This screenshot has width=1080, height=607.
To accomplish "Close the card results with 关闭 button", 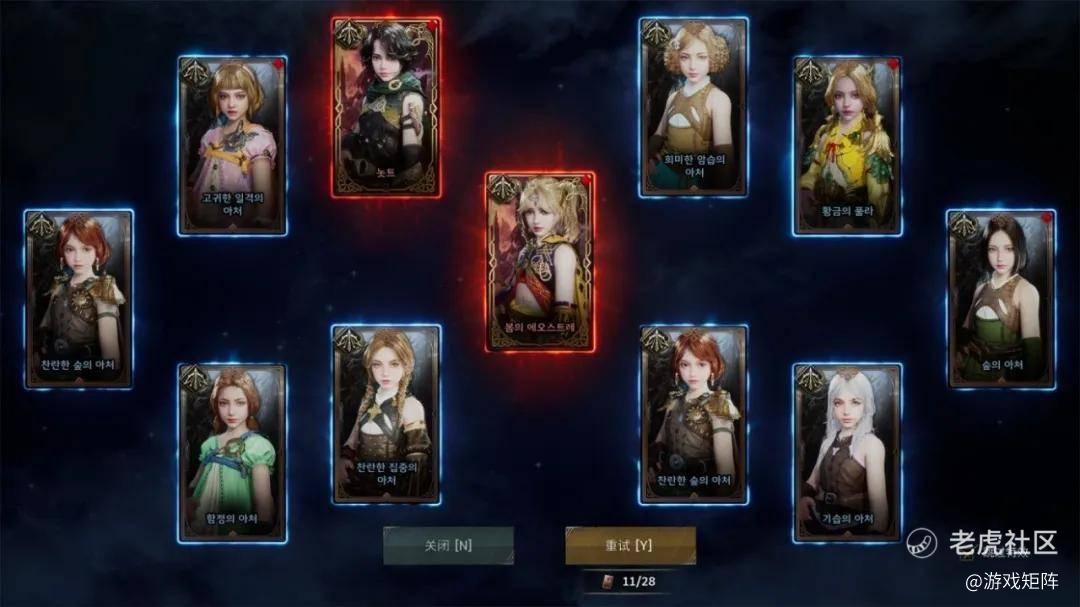I will coord(448,546).
